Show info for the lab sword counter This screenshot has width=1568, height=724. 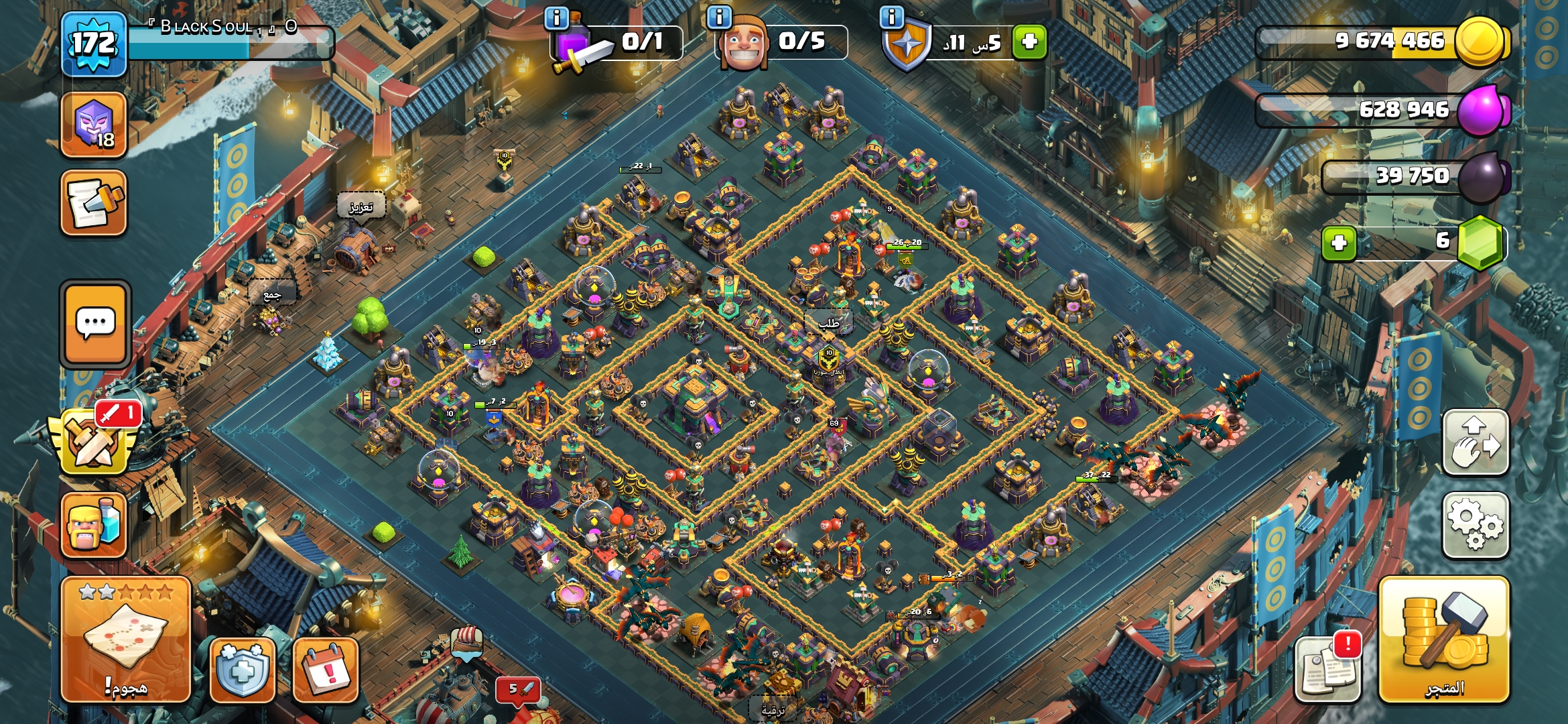point(557,17)
